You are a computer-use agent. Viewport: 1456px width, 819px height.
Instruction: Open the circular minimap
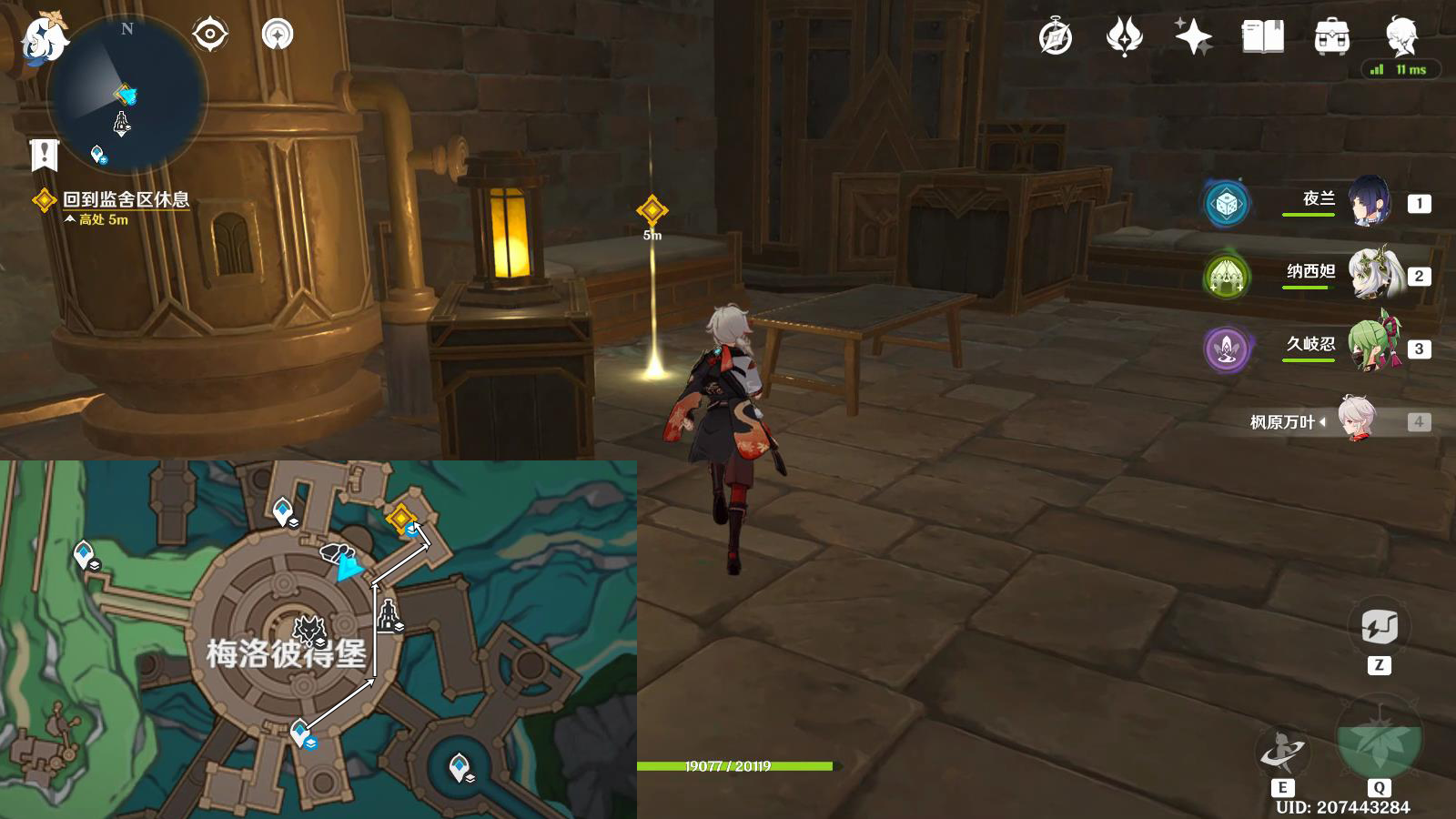(x=126, y=95)
